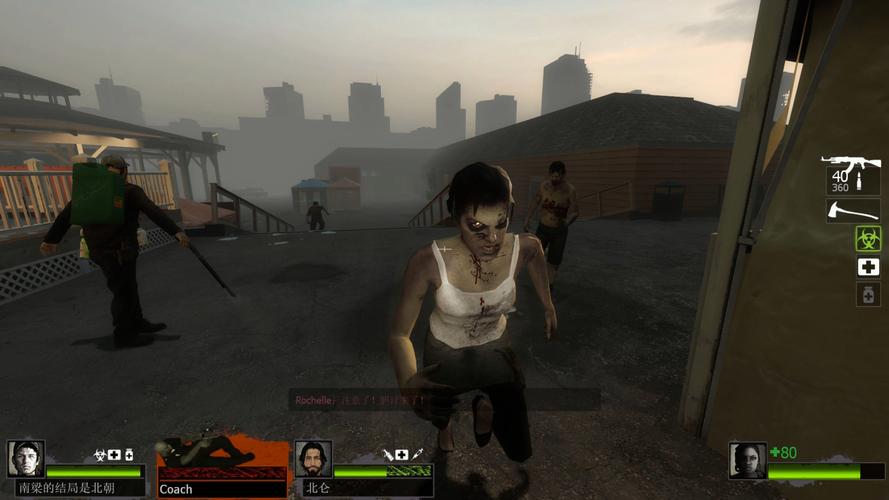889x500 pixels.
Task: Equip the bile jar biohazard slot
Action: [x=867, y=238]
